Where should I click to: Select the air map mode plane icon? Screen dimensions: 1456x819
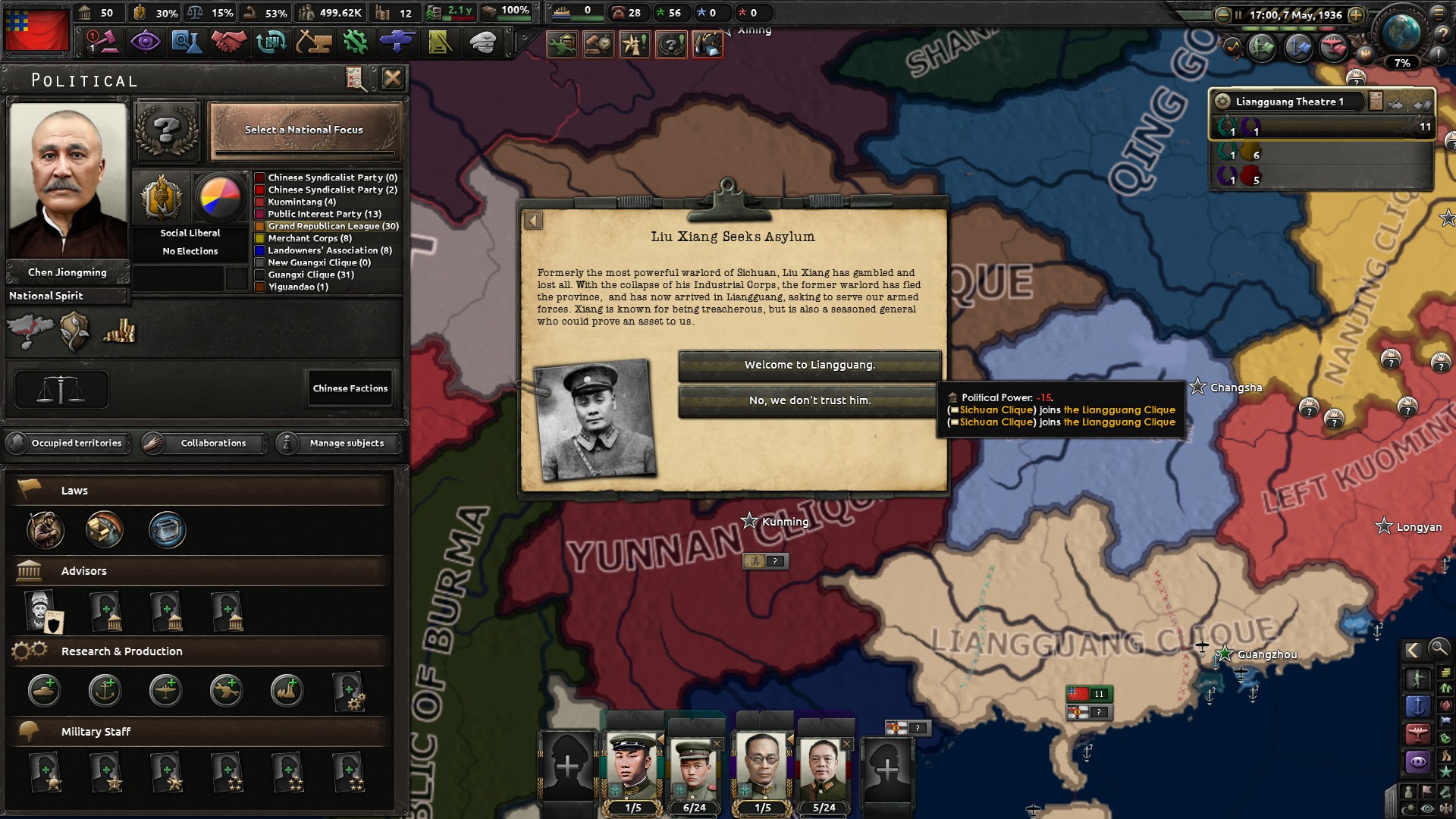(1418, 733)
